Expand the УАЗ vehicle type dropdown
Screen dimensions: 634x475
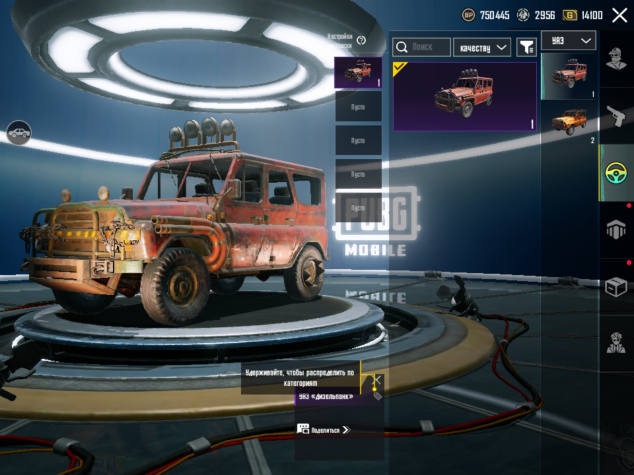pyautogui.click(x=569, y=40)
